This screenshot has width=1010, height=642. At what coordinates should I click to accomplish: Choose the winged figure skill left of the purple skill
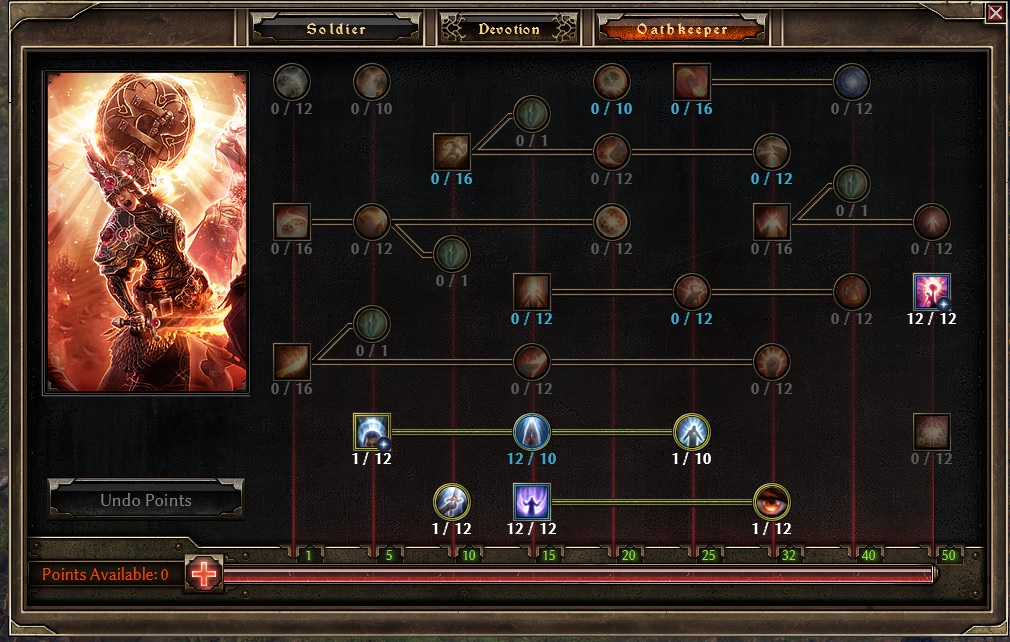pos(452,502)
